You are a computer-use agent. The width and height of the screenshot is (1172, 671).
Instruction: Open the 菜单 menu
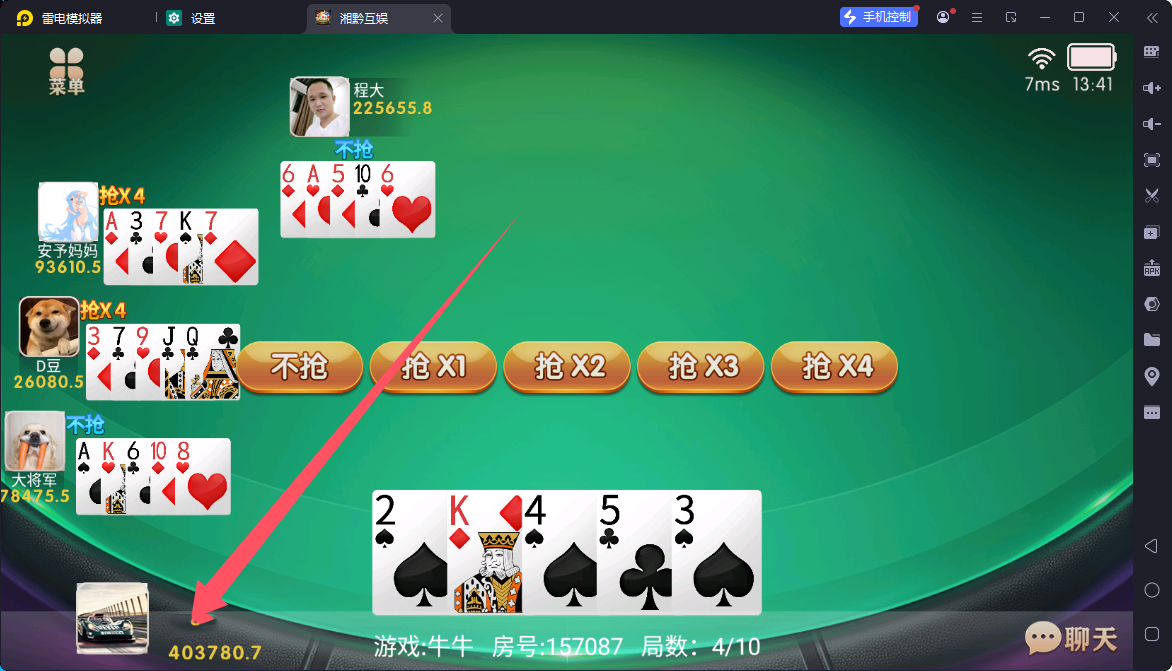click(x=67, y=72)
